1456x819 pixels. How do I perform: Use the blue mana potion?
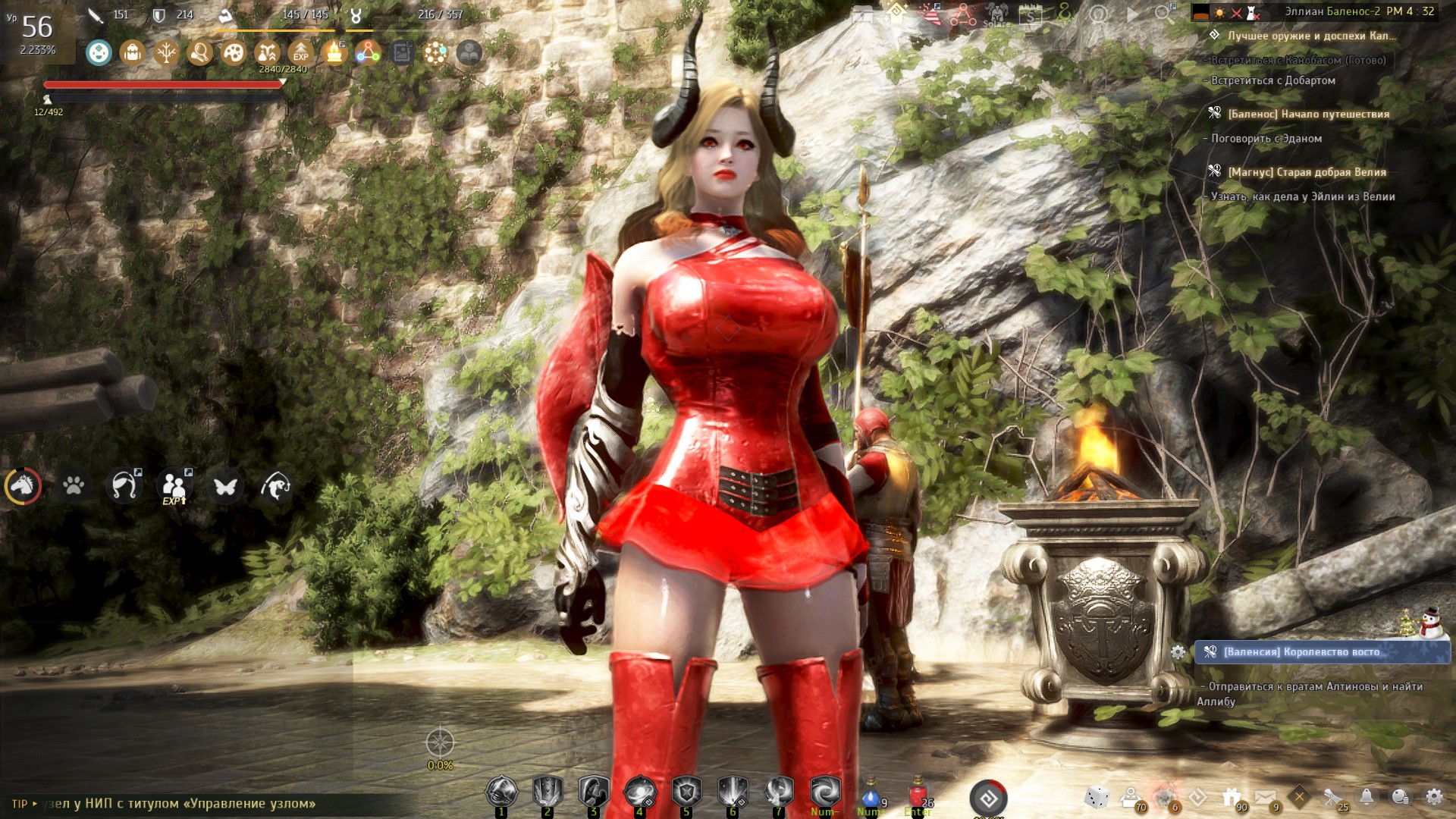(x=871, y=796)
